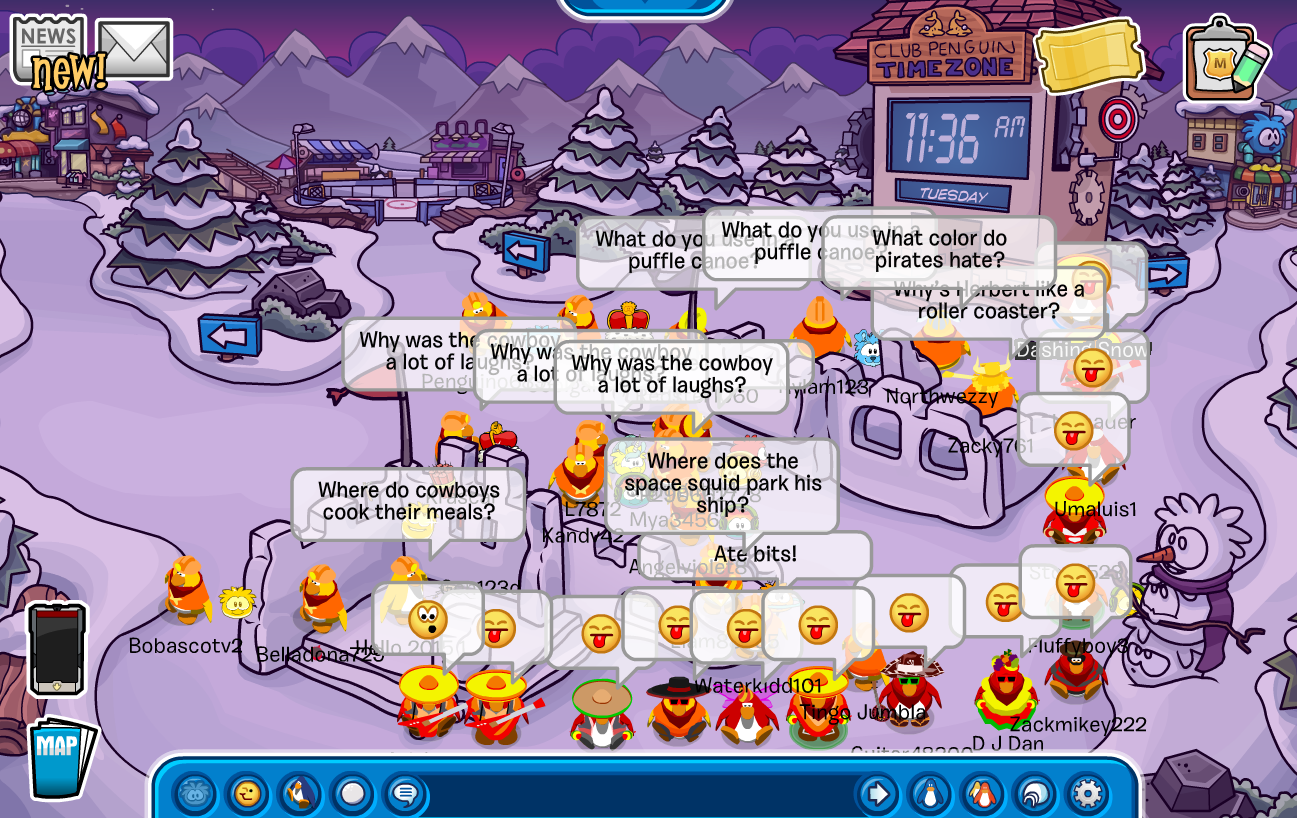The width and height of the screenshot is (1297, 818).
Task: Check the mail envelope
Action: tap(134, 48)
